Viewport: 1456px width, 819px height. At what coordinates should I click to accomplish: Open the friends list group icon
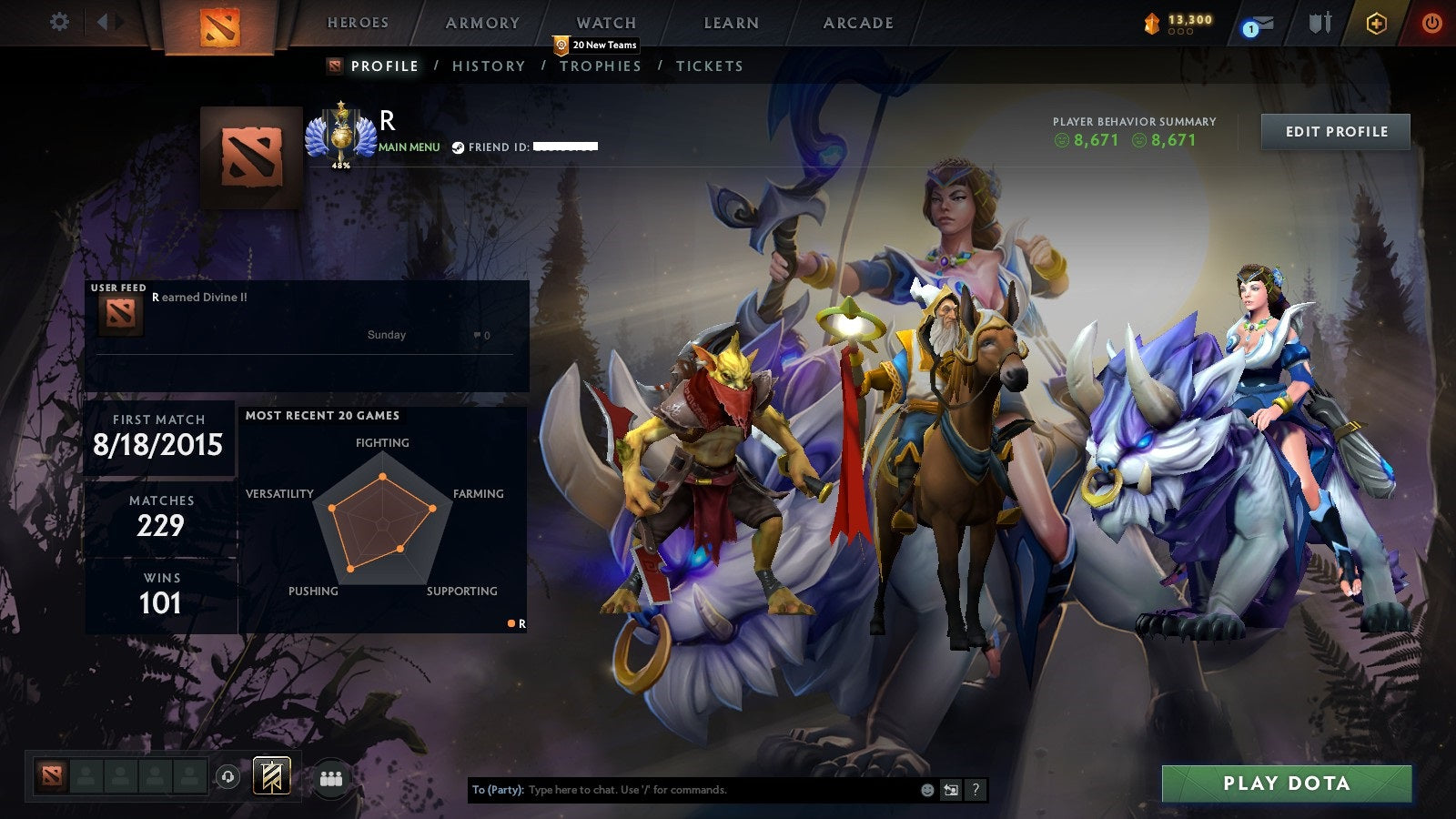(332, 778)
